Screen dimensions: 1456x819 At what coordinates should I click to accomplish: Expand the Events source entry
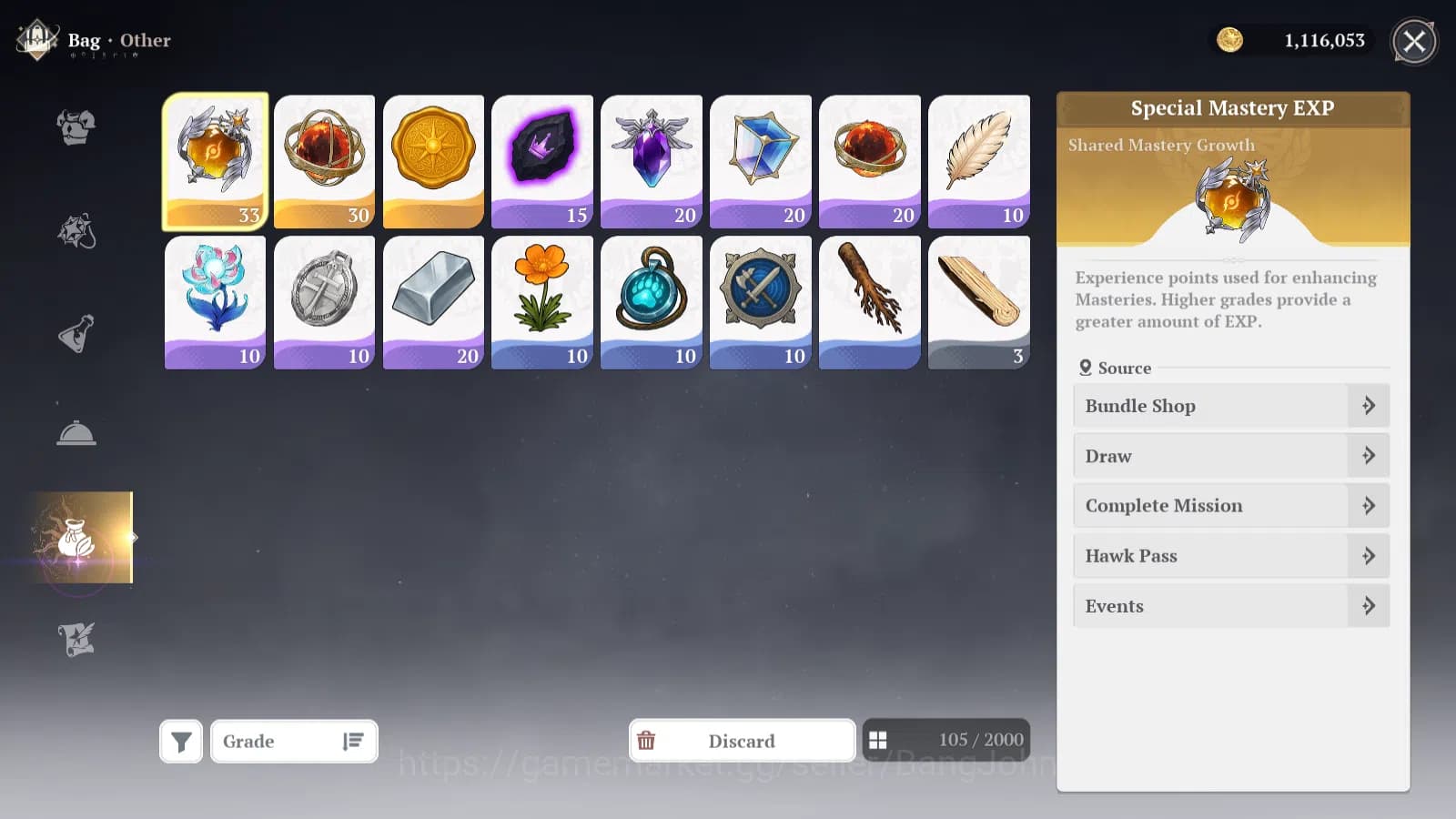(1230, 605)
